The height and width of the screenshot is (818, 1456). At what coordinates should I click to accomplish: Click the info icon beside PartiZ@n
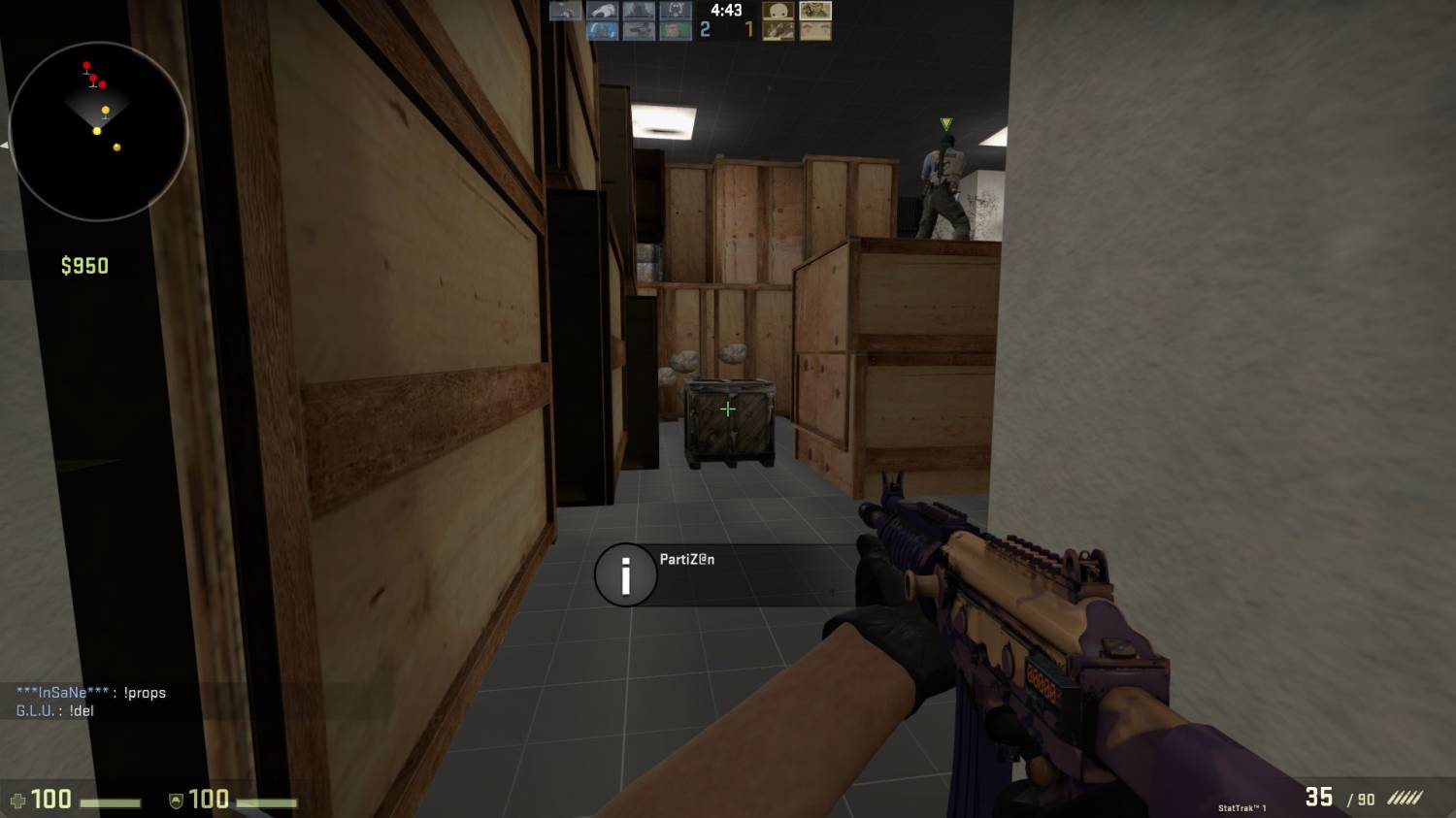(625, 575)
